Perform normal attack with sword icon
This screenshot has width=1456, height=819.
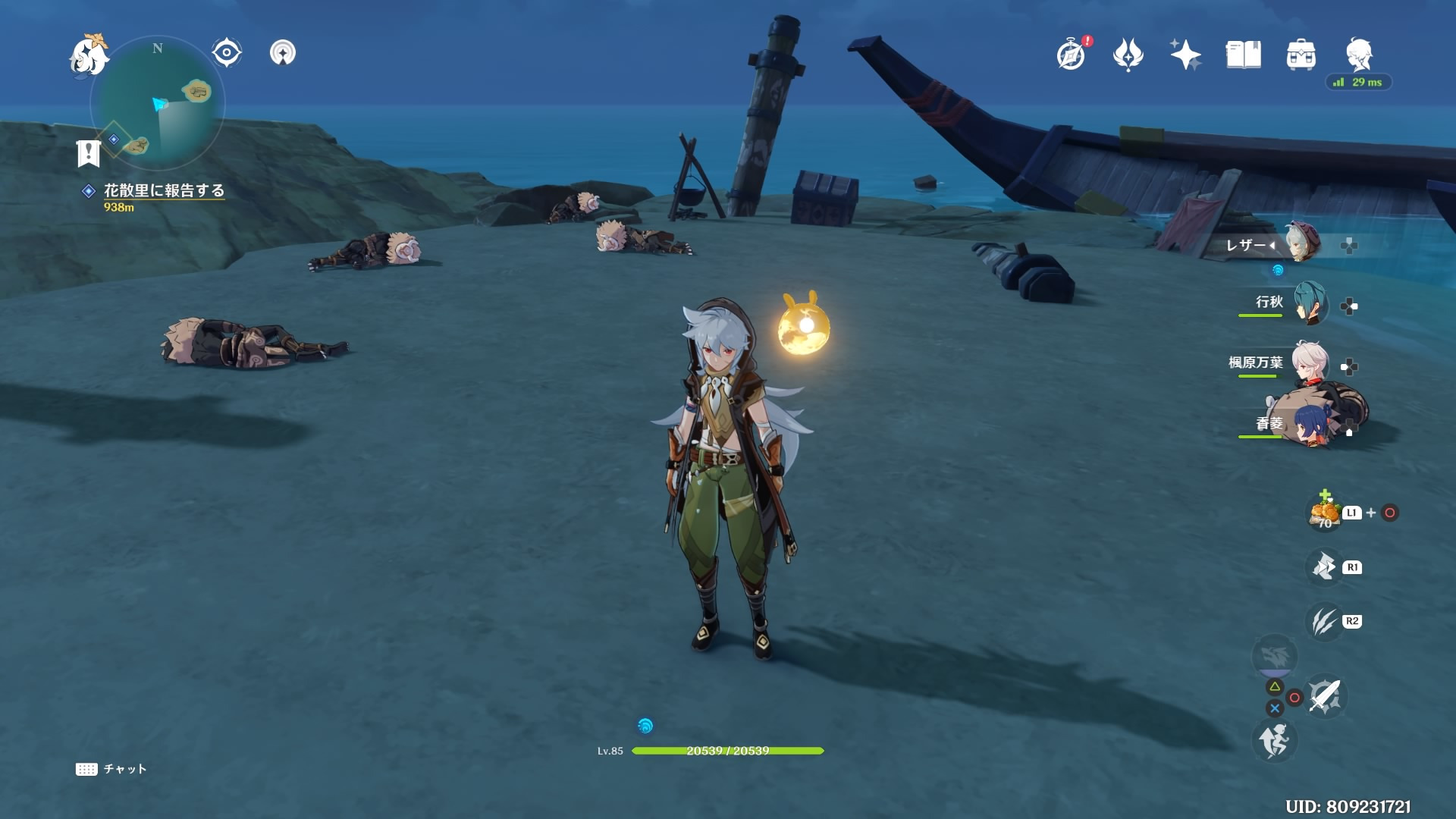coord(1324,696)
